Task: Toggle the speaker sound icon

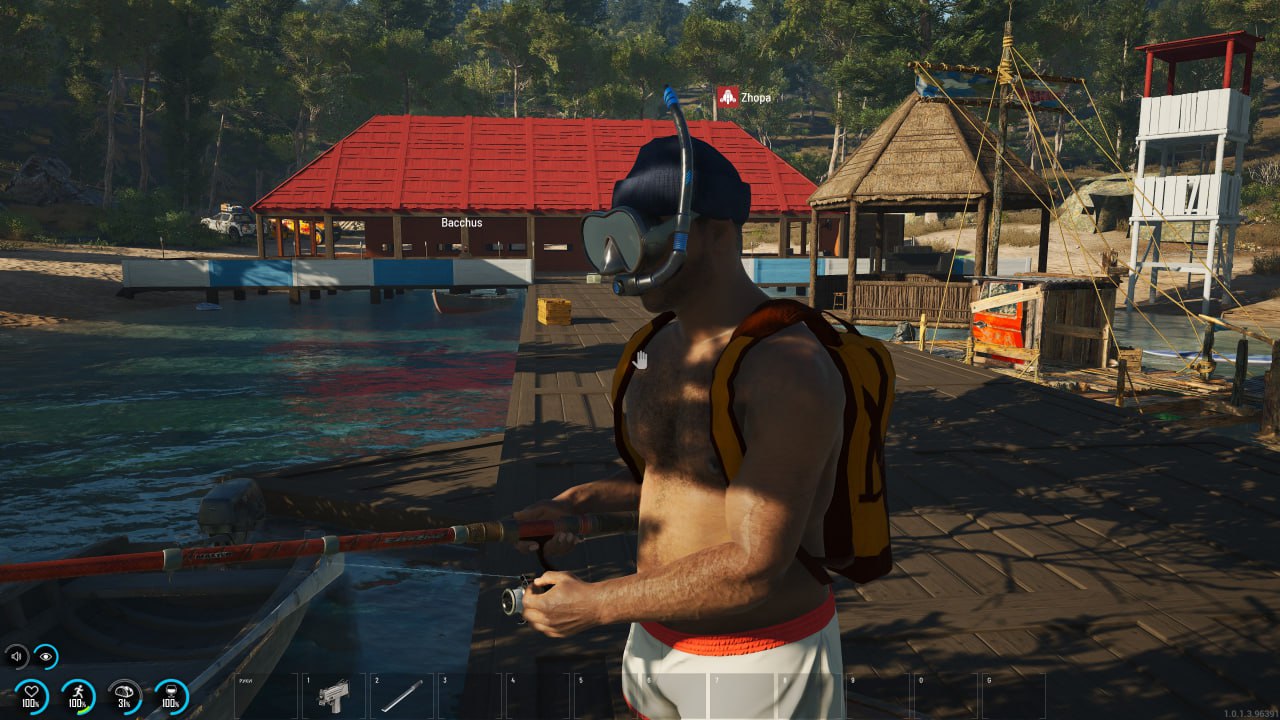Action: (x=16, y=656)
